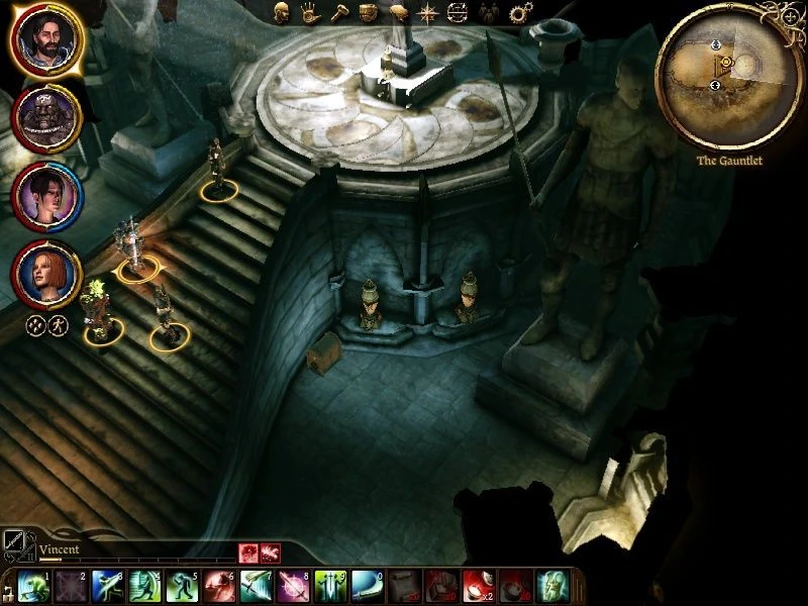This screenshot has height=606, width=808.
Task: Select the red-haired companion portrait
Action: pos(45,274)
